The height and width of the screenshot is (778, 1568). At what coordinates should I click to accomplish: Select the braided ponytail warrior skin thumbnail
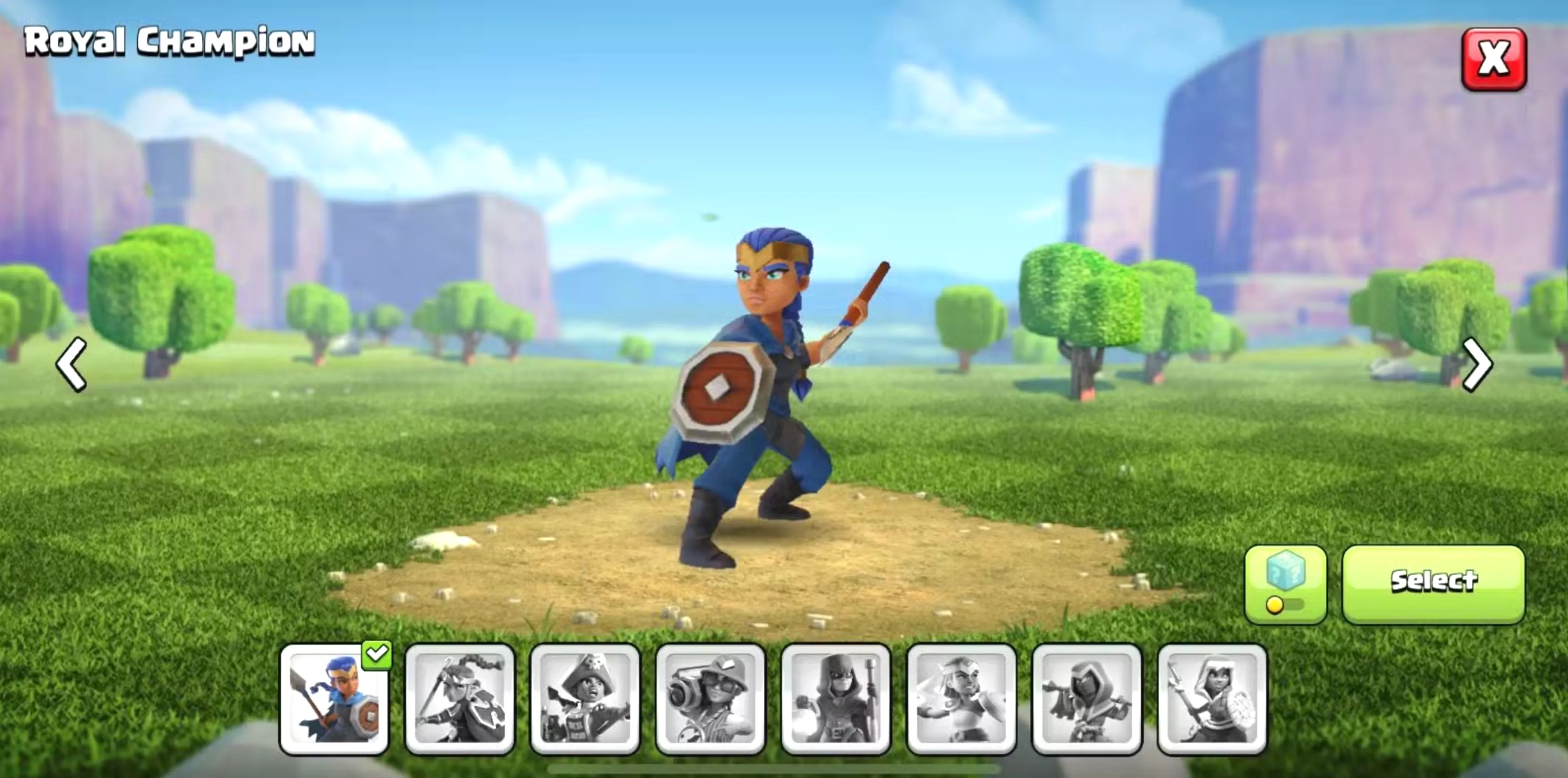click(x=459, y=699)
